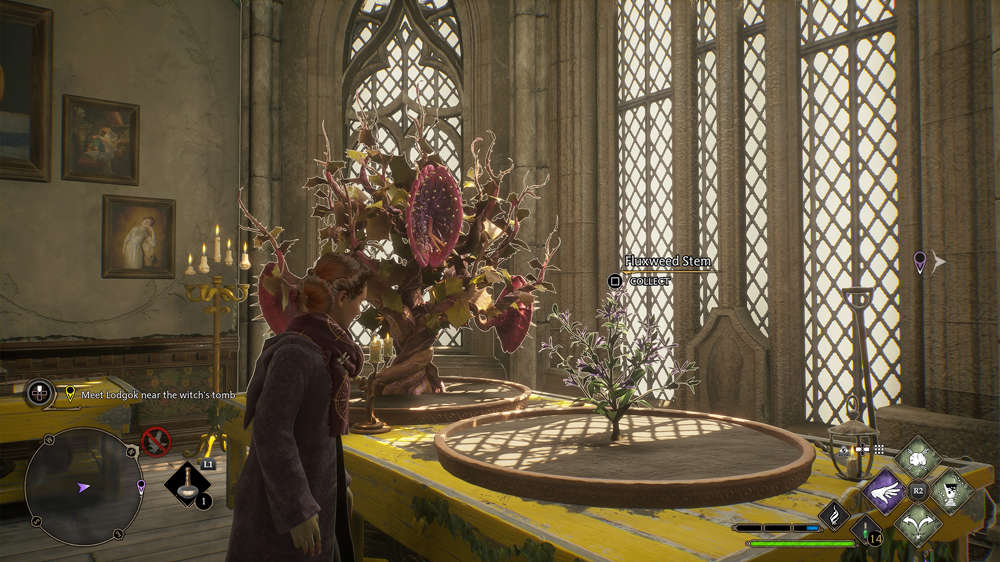The width and height of the screenshot is (1000, 562).
Task: Use the potion bottle tool slot
Action: pyautogui.click(x=187, y=482)
